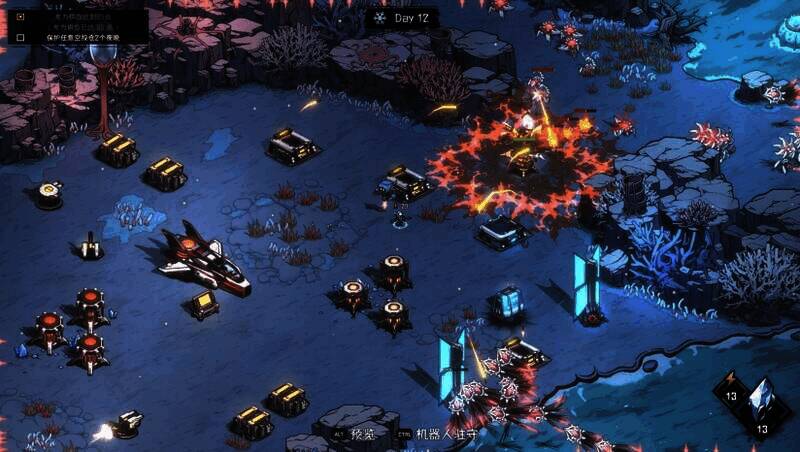Image resolution: width=800 pixels, height=452 pixels.
Task: Click the completed first objective's checkbox
Action: pyautogui.click(x=21, y=17)
